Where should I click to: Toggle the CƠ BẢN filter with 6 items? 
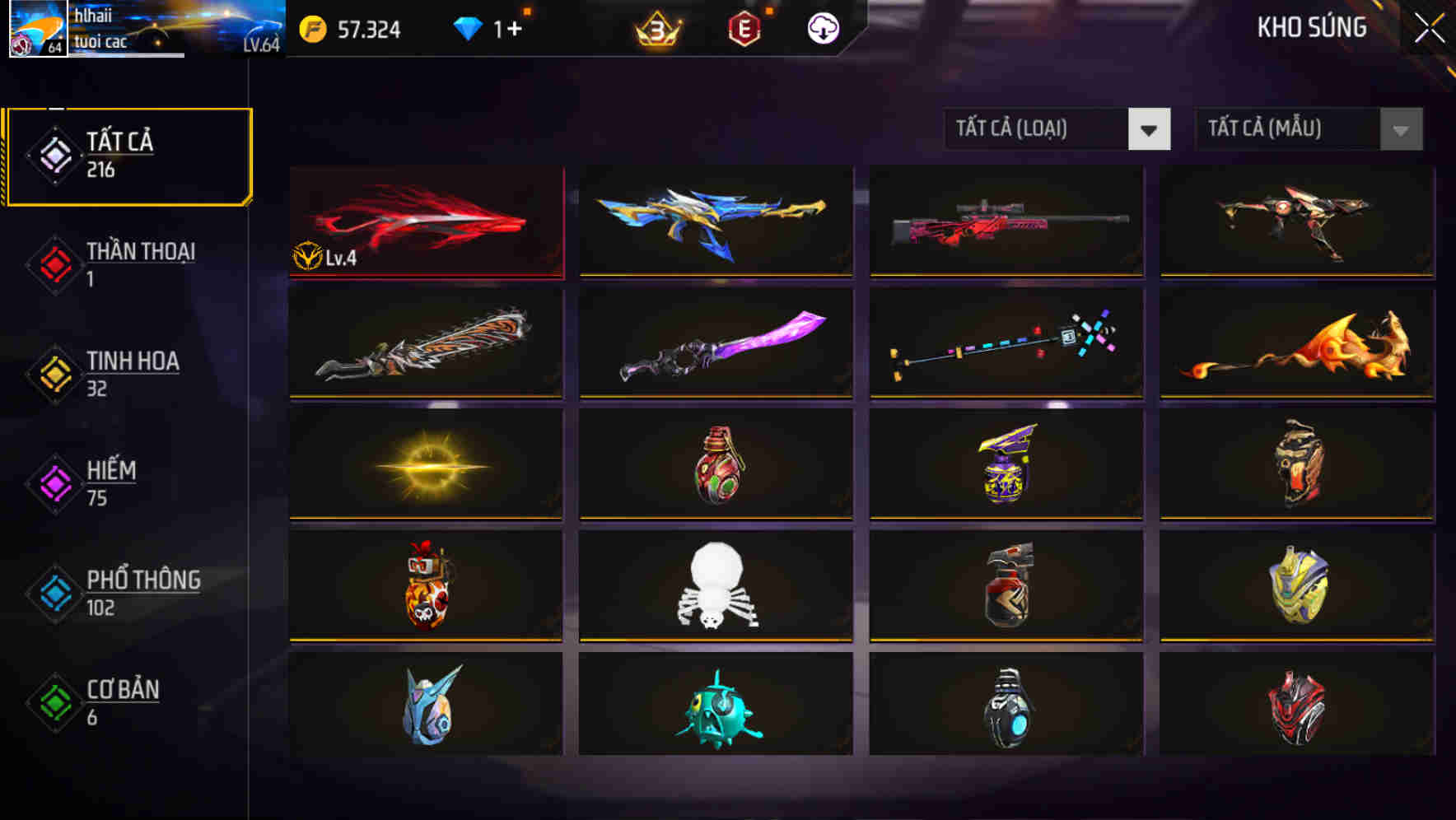(x=119, y=703)
